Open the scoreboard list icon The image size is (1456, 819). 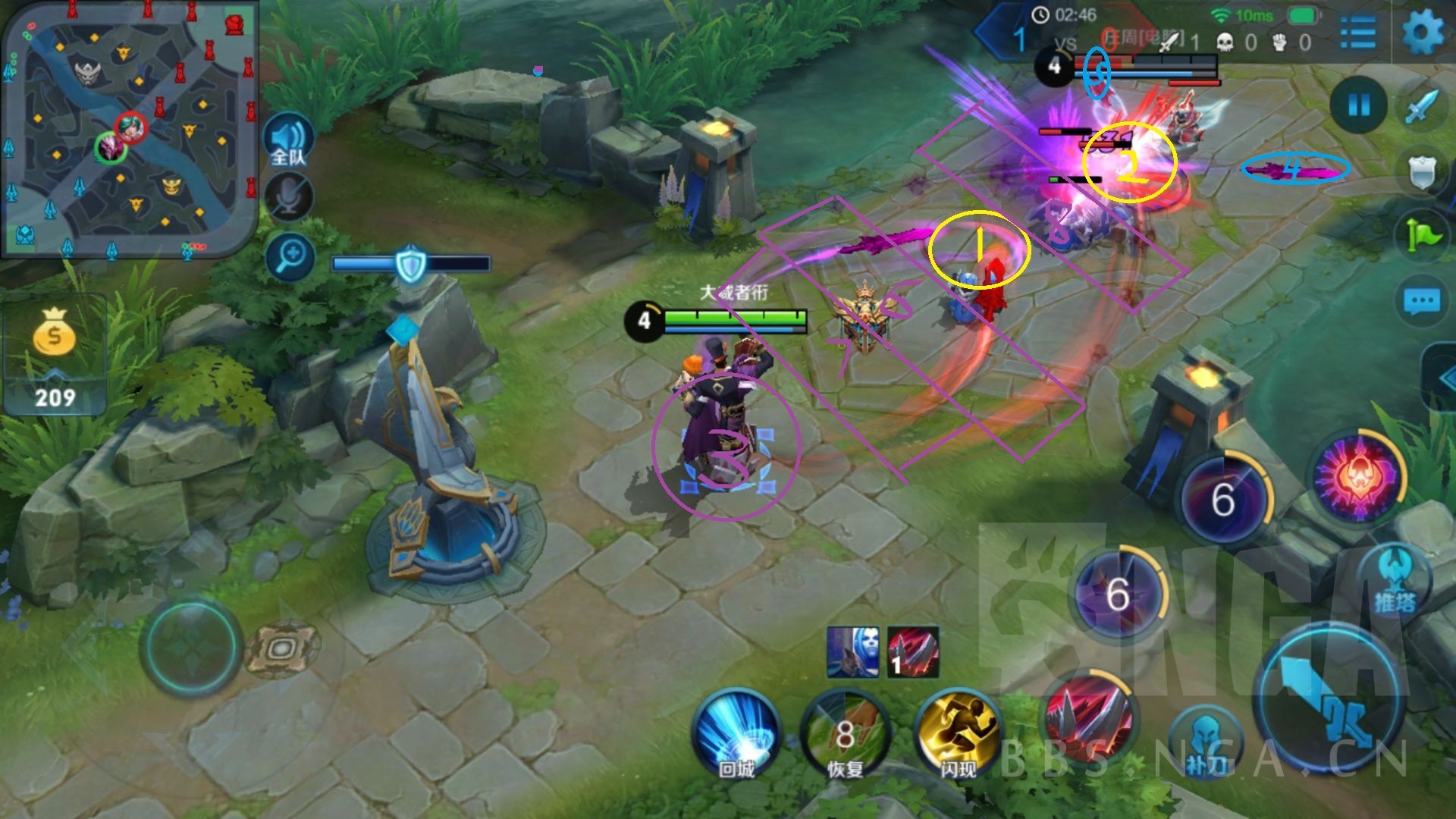[x=1357, y=34]
